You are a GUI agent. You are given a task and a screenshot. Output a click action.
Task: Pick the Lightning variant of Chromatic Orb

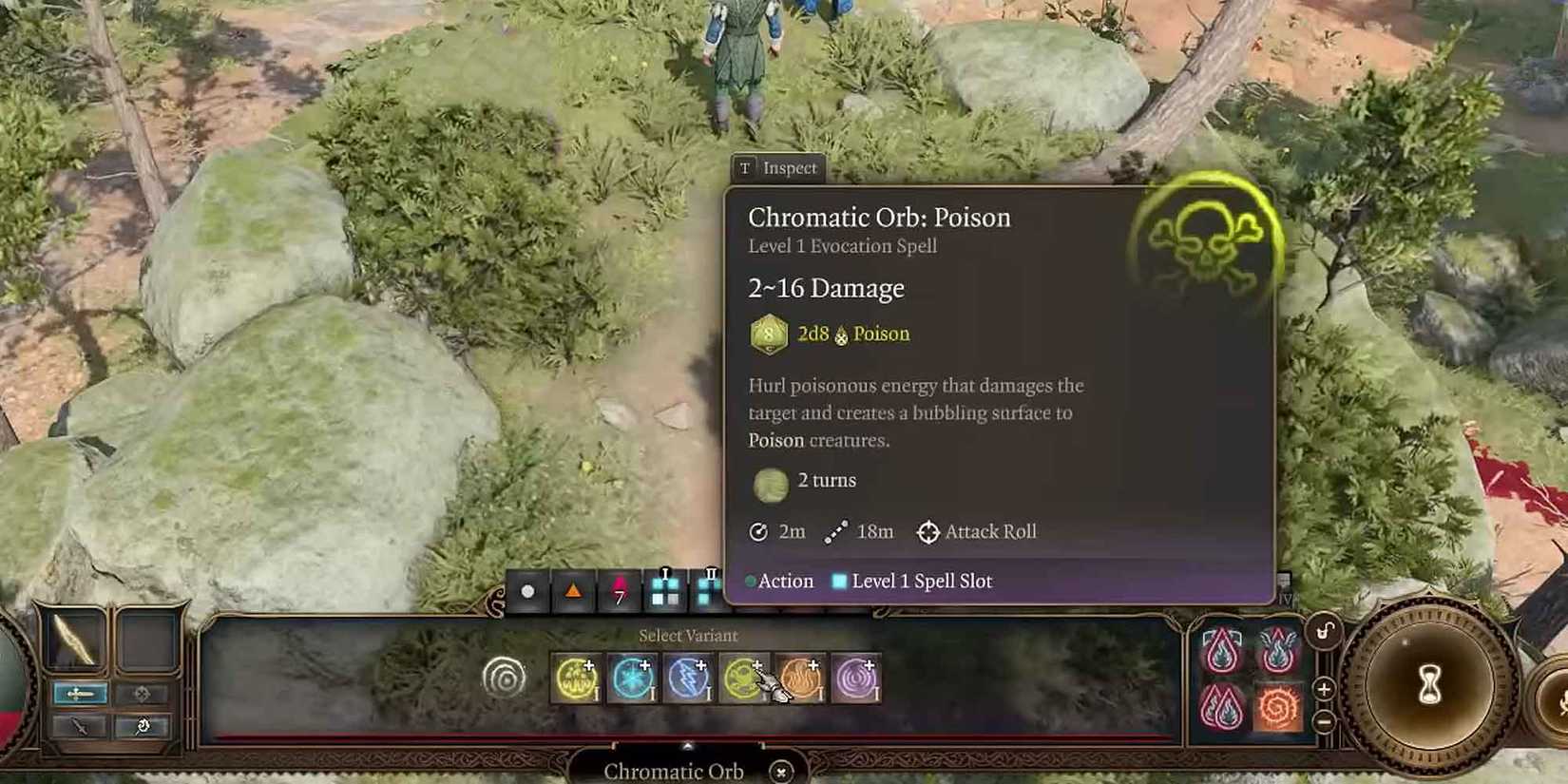coord(689,678)
